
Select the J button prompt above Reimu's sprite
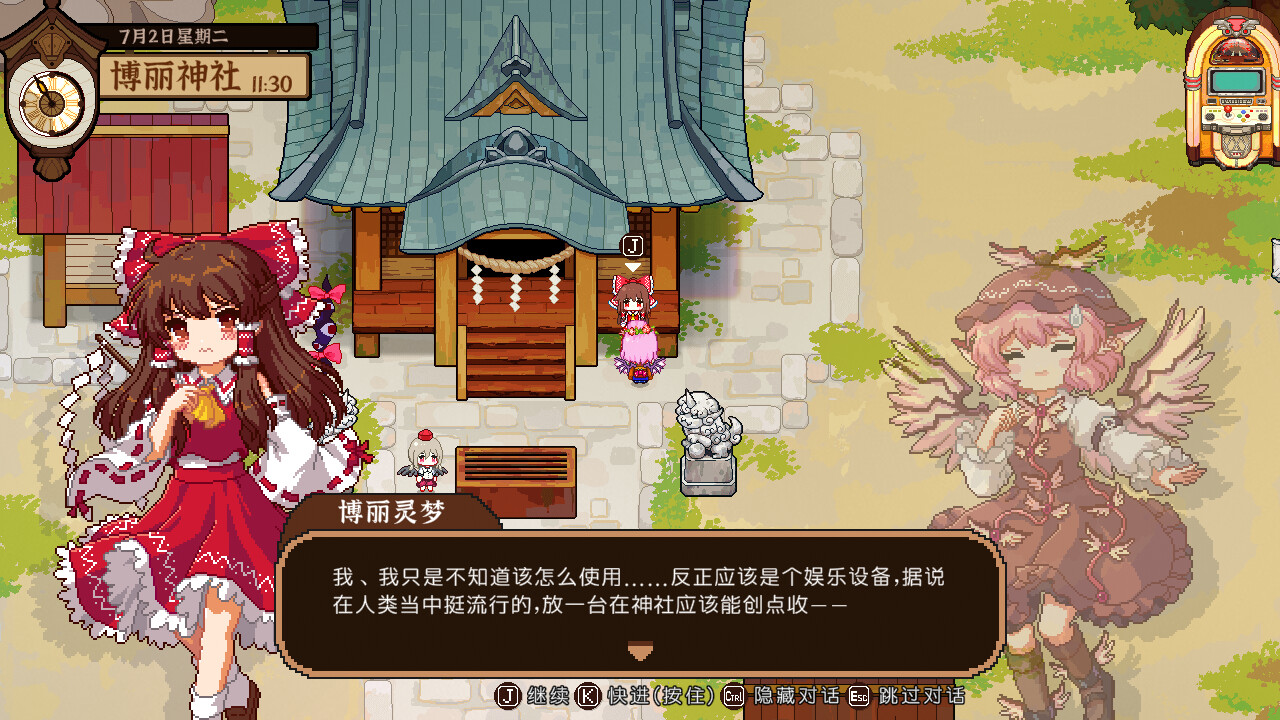coord(634,243)
